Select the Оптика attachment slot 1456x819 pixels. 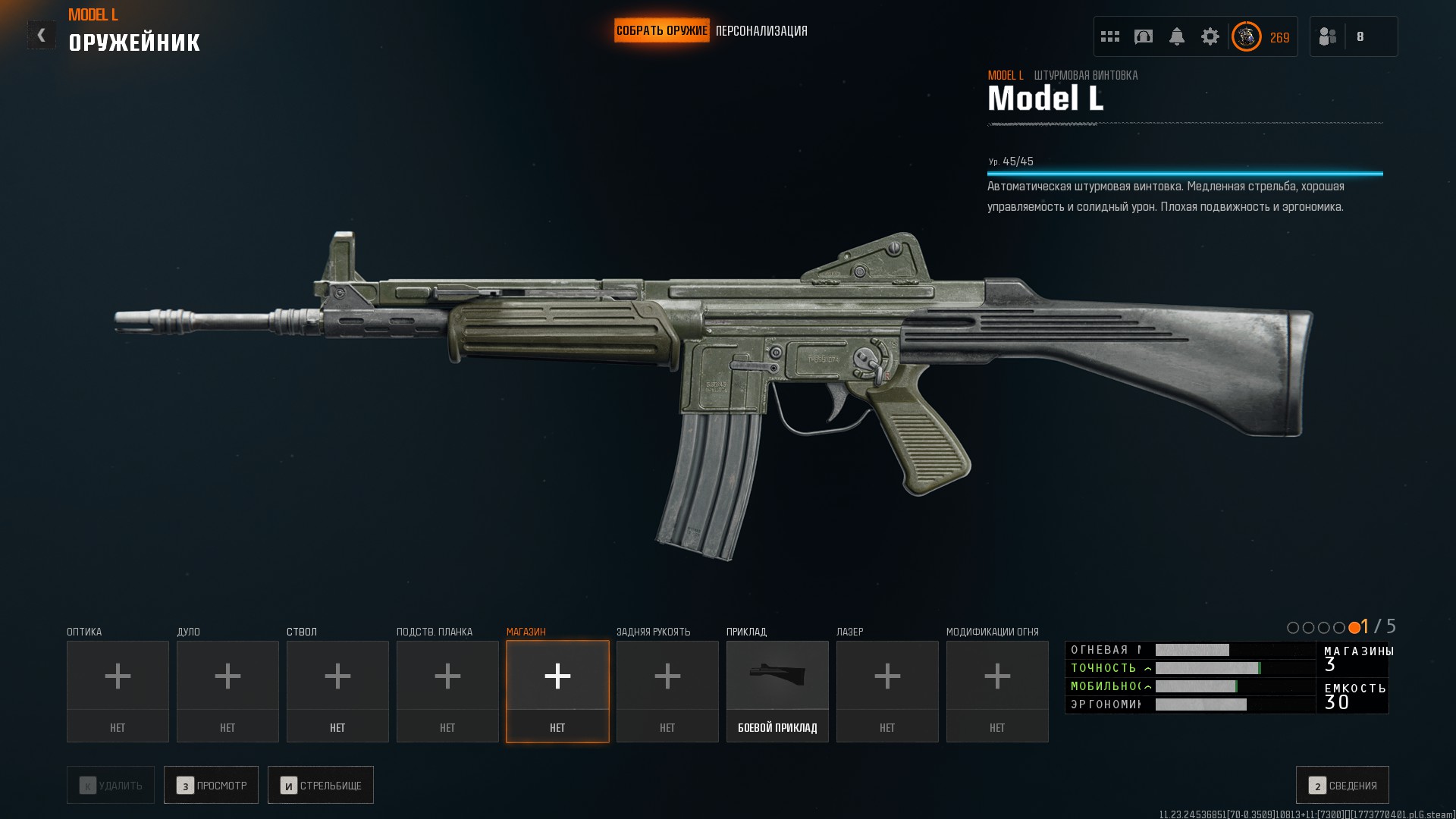pos(118,691)
